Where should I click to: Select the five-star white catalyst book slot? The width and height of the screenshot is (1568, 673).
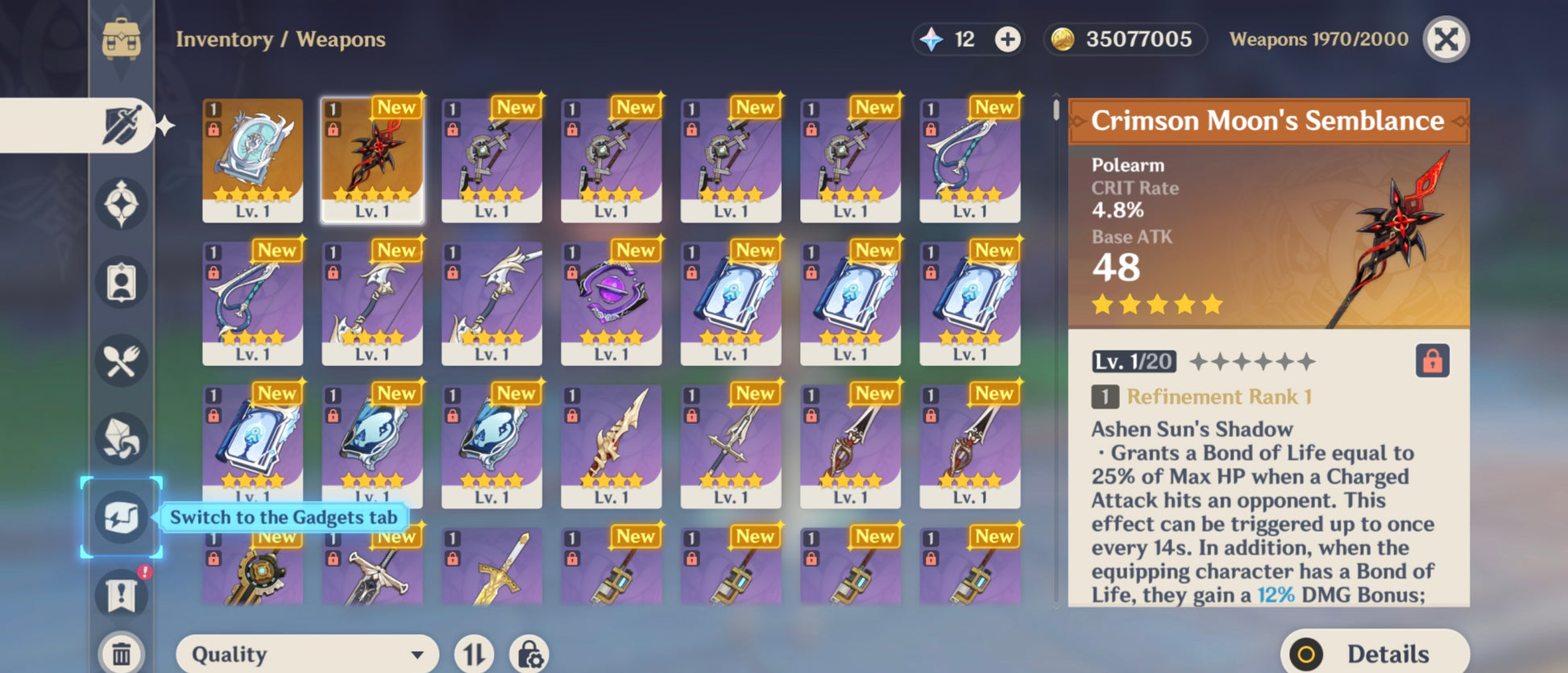tap(252, 160)
